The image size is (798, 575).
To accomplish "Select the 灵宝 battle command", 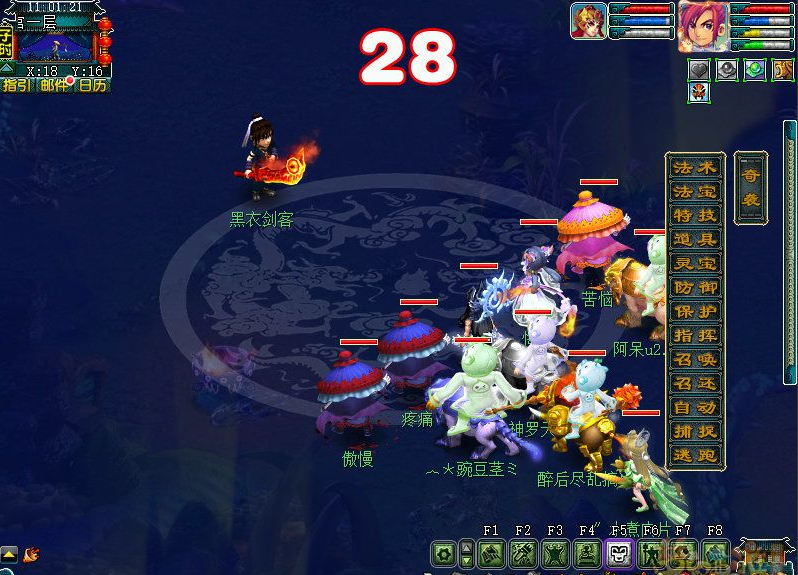I will click(x=695, y=264).
